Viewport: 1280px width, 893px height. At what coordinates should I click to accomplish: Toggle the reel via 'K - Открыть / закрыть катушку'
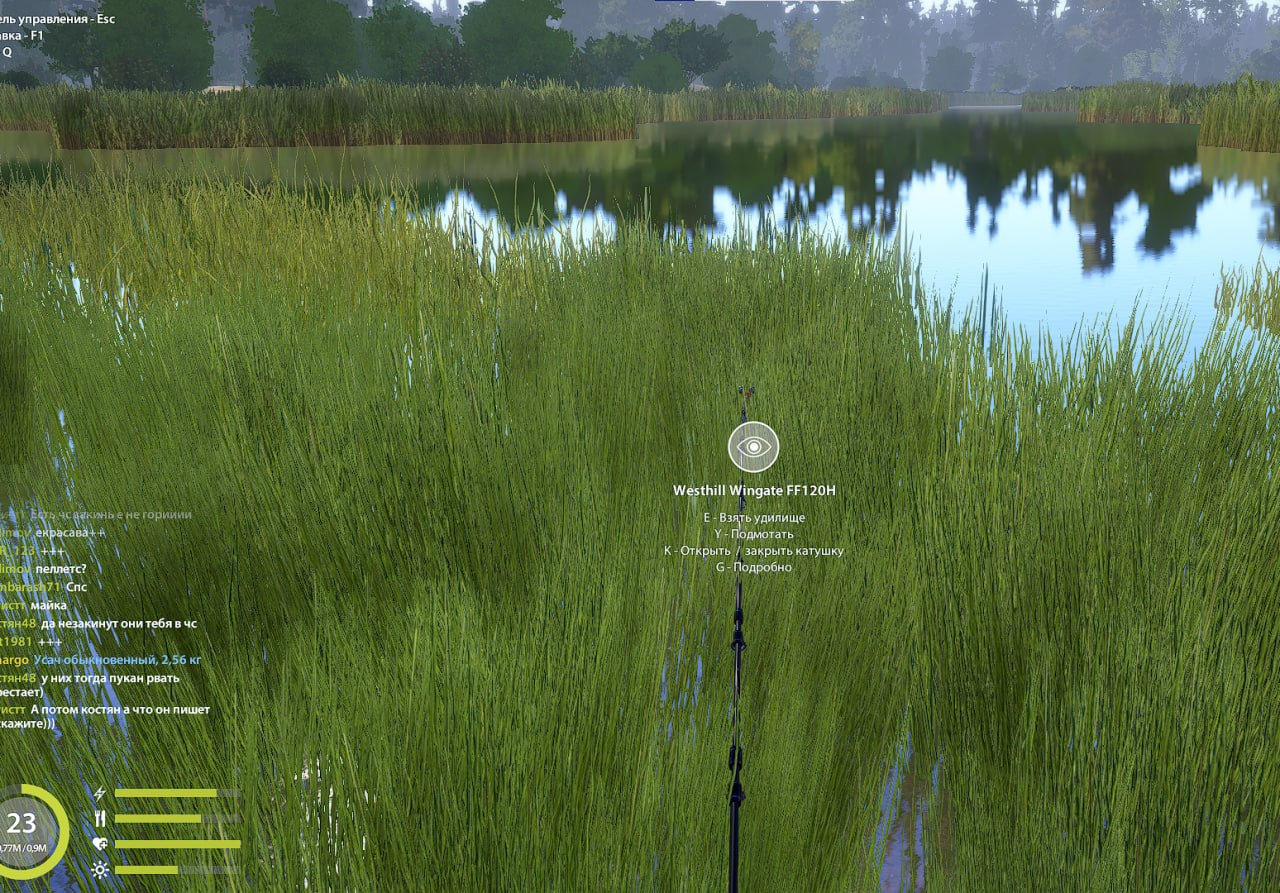tap(754, 550)
